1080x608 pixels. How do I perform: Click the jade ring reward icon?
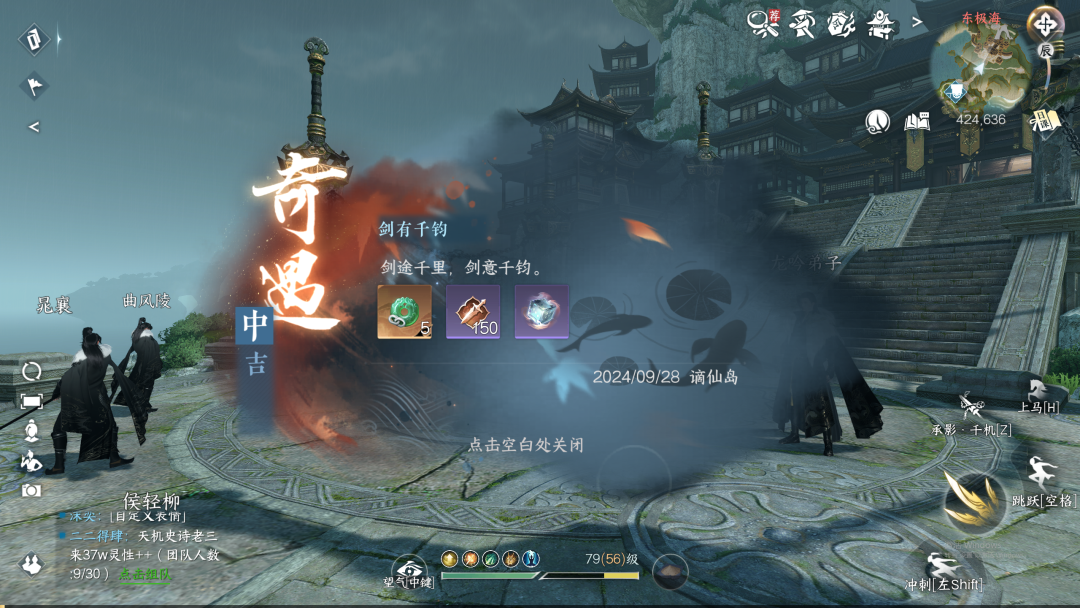[x=404, y=312]
